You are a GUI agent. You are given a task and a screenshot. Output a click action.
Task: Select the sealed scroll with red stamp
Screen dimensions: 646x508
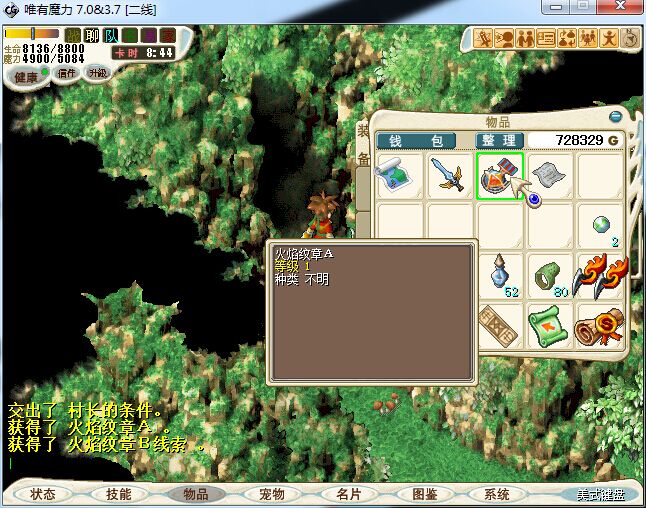(600, 324)
